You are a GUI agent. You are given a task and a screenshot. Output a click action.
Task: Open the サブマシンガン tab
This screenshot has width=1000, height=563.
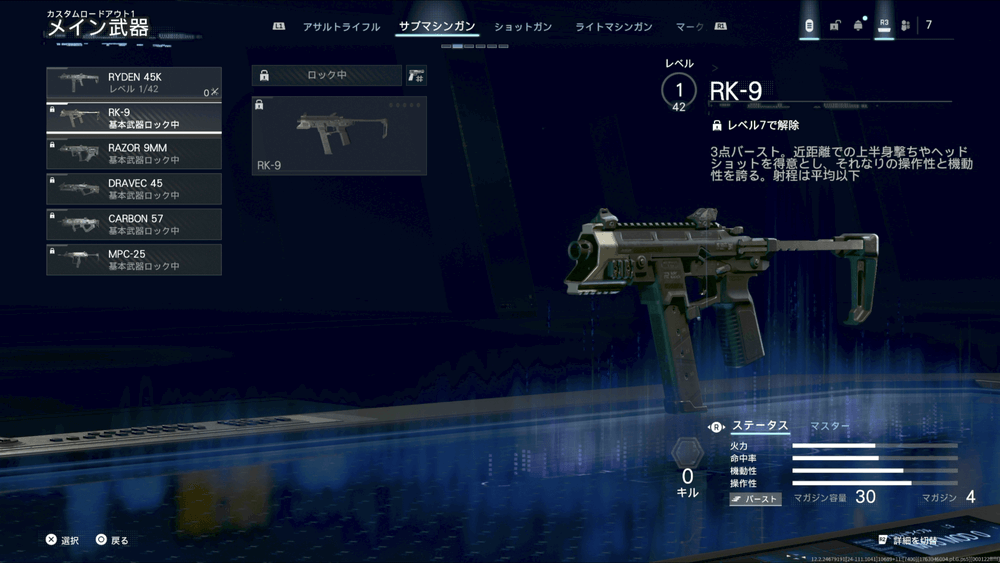click(x=437, y=27)
